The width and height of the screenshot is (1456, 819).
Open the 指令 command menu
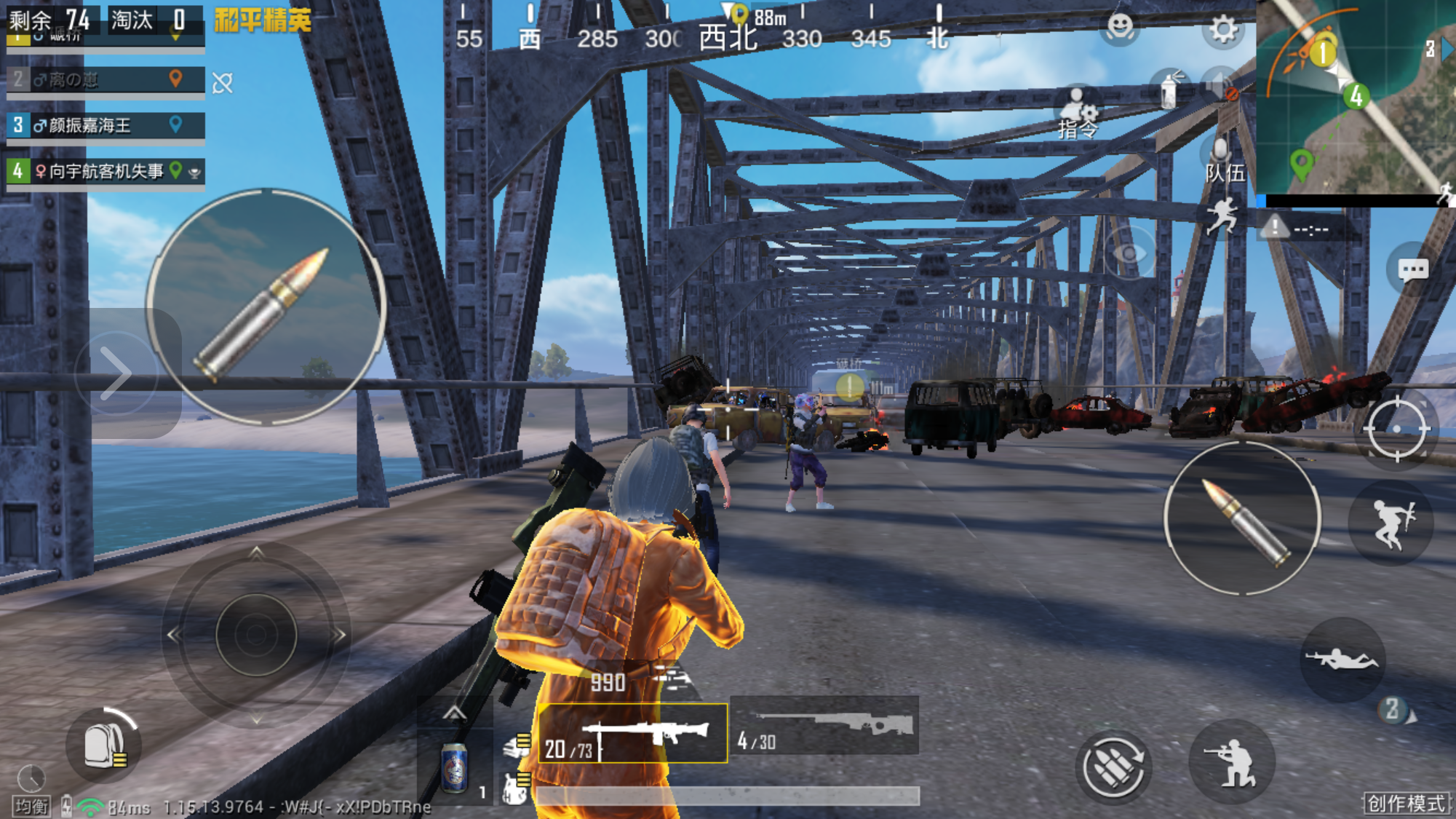[x=1078, y=114]
